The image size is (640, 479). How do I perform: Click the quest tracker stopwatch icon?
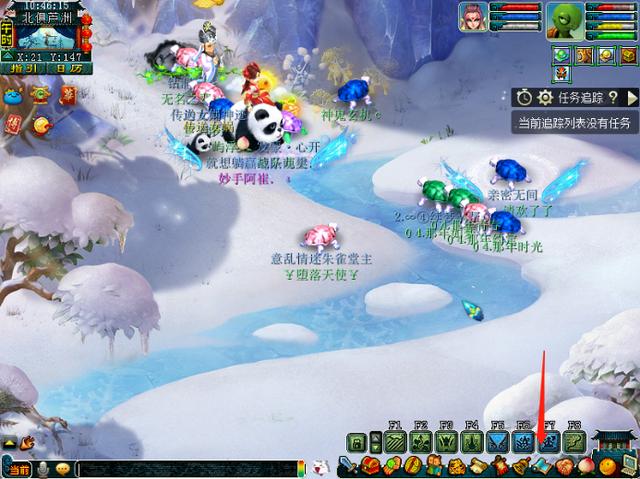click(x=525, y=97)
